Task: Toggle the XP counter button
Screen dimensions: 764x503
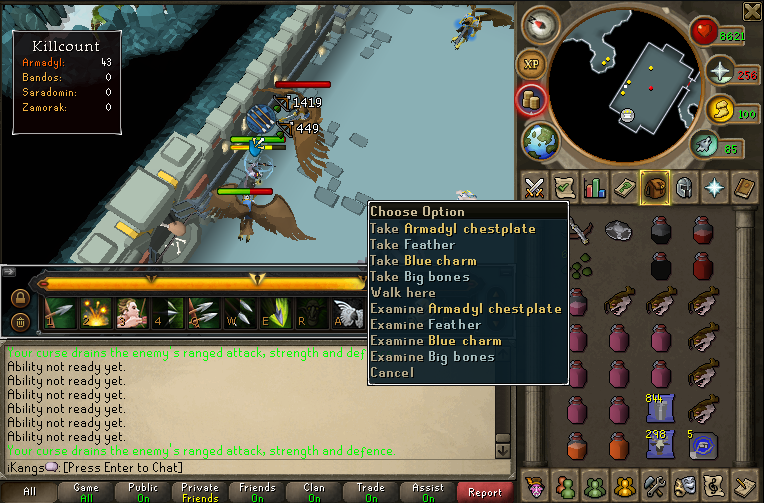Action: (x=530, y=62)
